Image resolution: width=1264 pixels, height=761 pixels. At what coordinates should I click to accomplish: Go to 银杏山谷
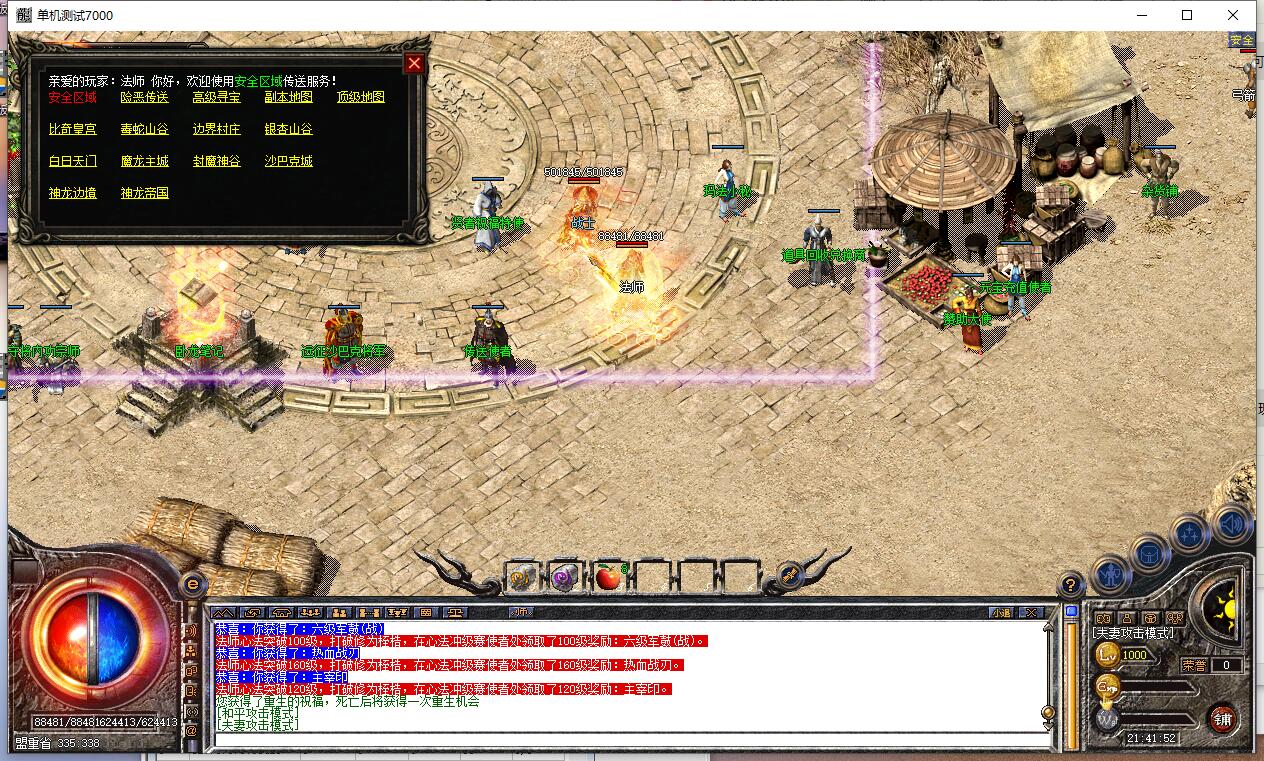(x=288, y=129)
